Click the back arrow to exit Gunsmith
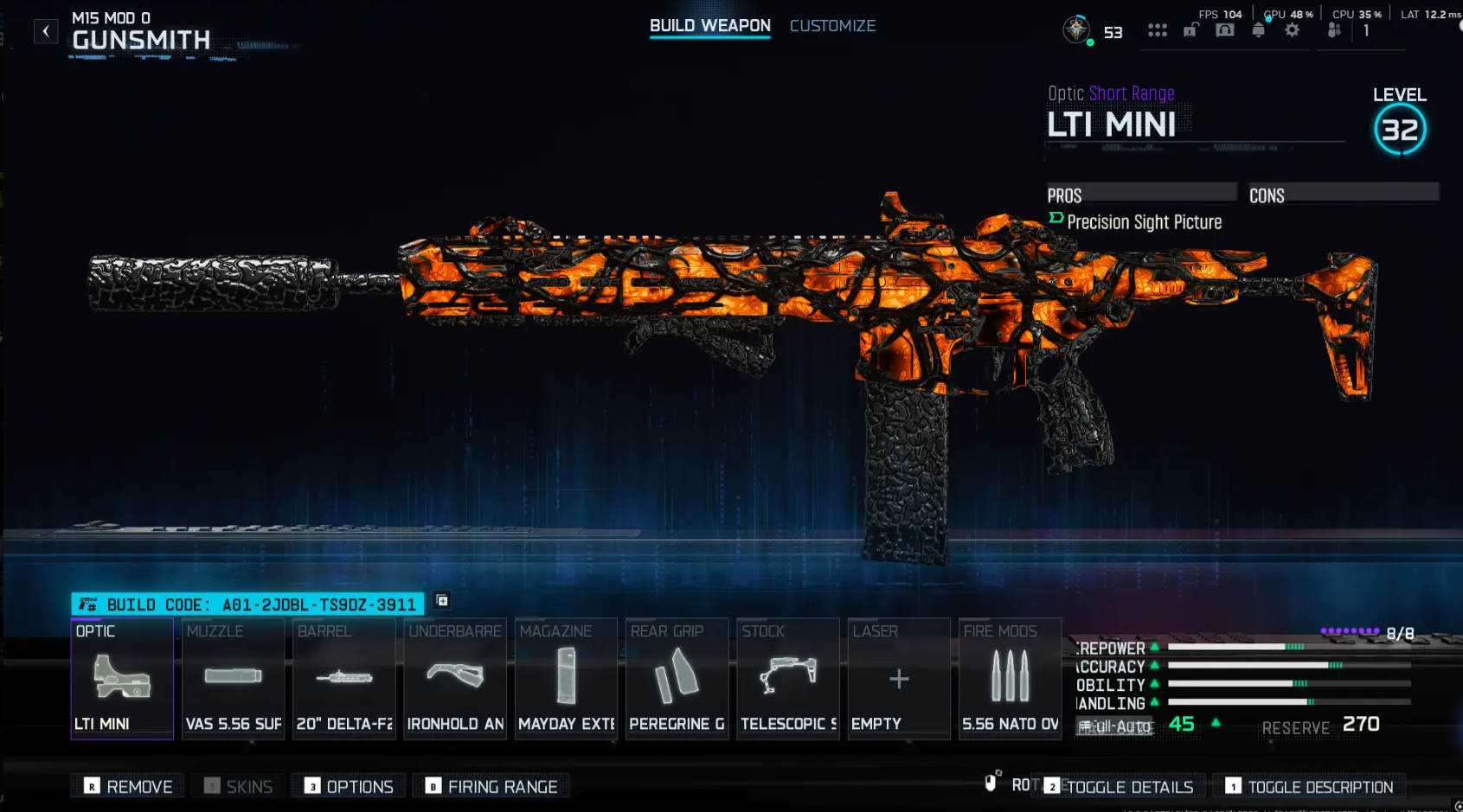 45,31
